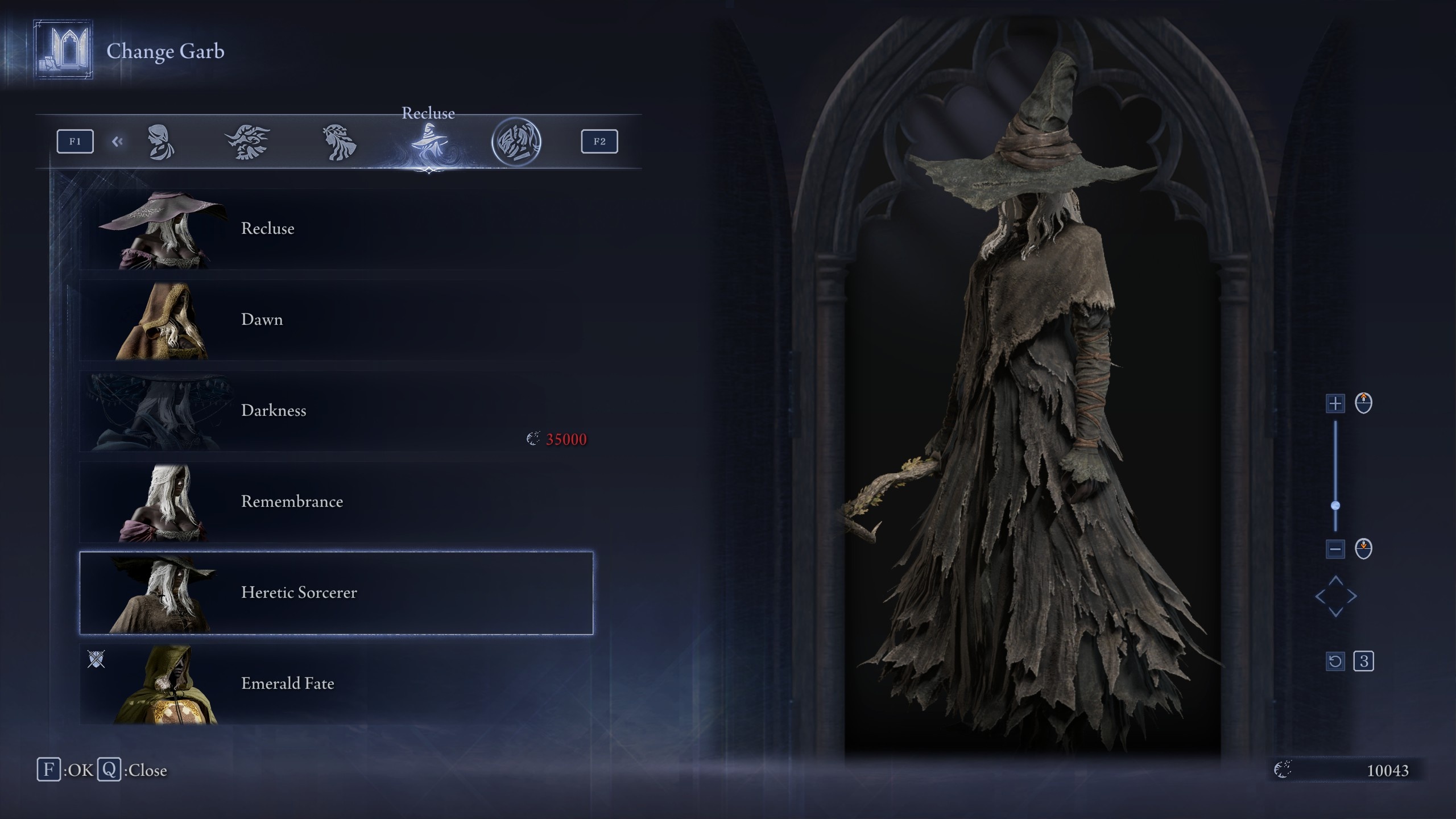Click the double-chevron previous characters arrow
Image resolution: width=1456 pixels, height=819 pixels.
117,142
